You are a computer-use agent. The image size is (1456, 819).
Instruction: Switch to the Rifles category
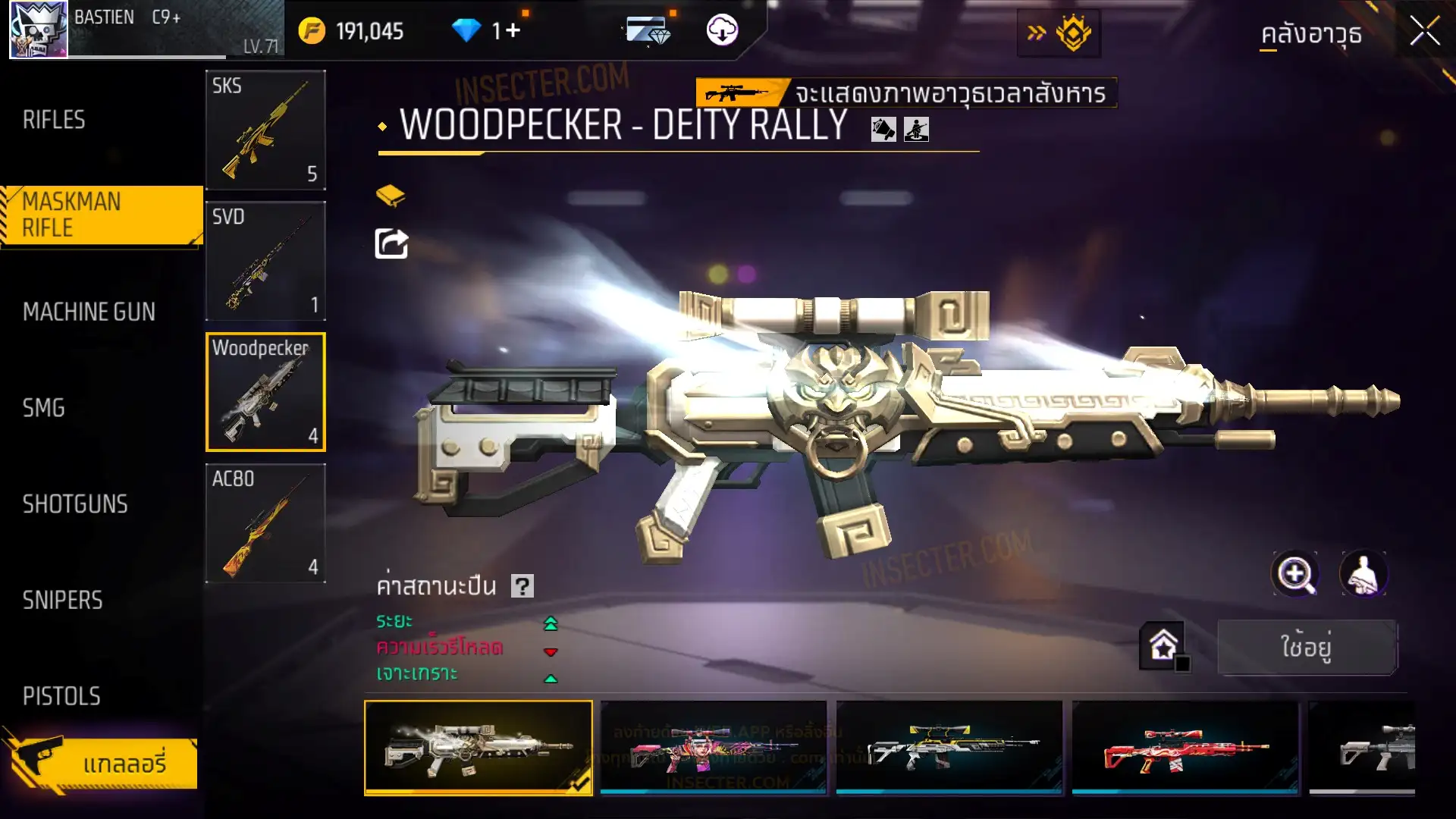(55, 120)
